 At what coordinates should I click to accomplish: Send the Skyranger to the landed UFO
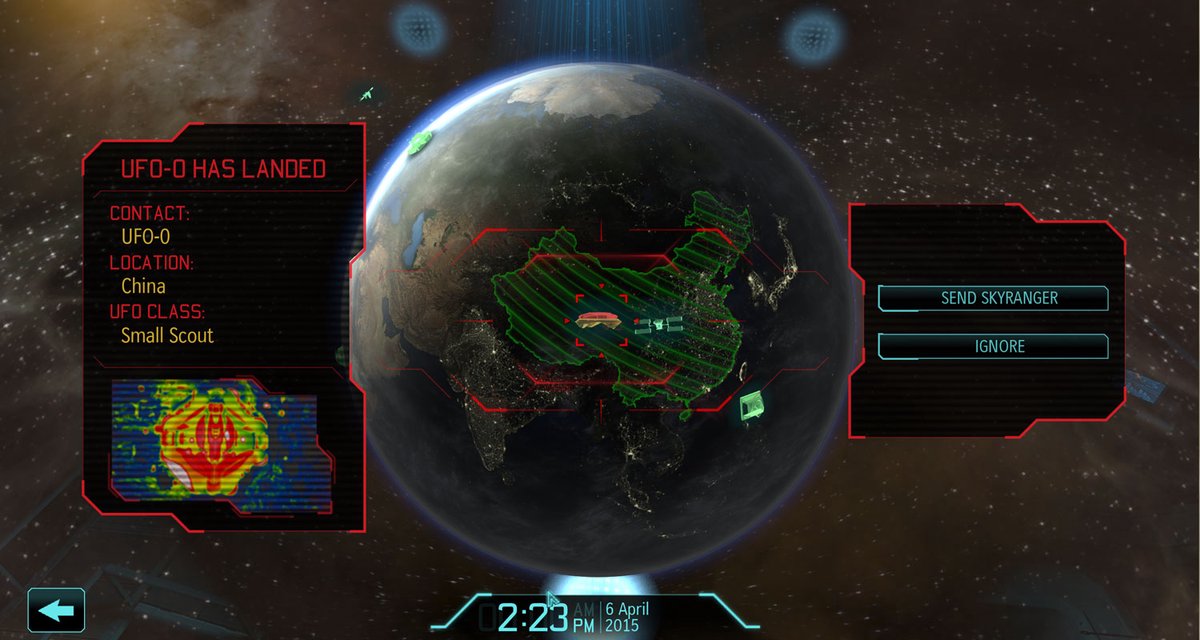pos(992,298)
